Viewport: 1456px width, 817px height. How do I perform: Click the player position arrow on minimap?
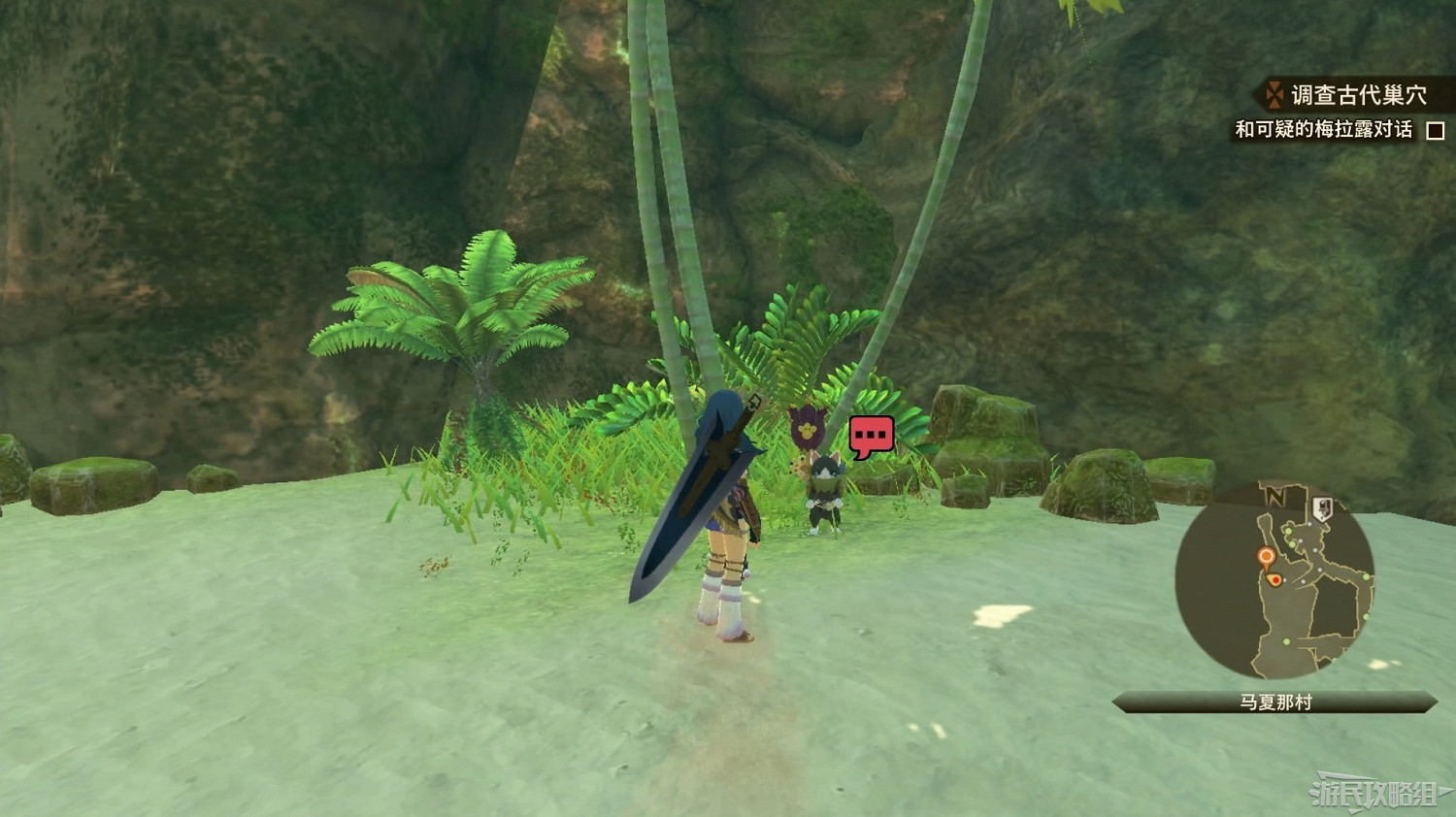tap(1273, 579)
